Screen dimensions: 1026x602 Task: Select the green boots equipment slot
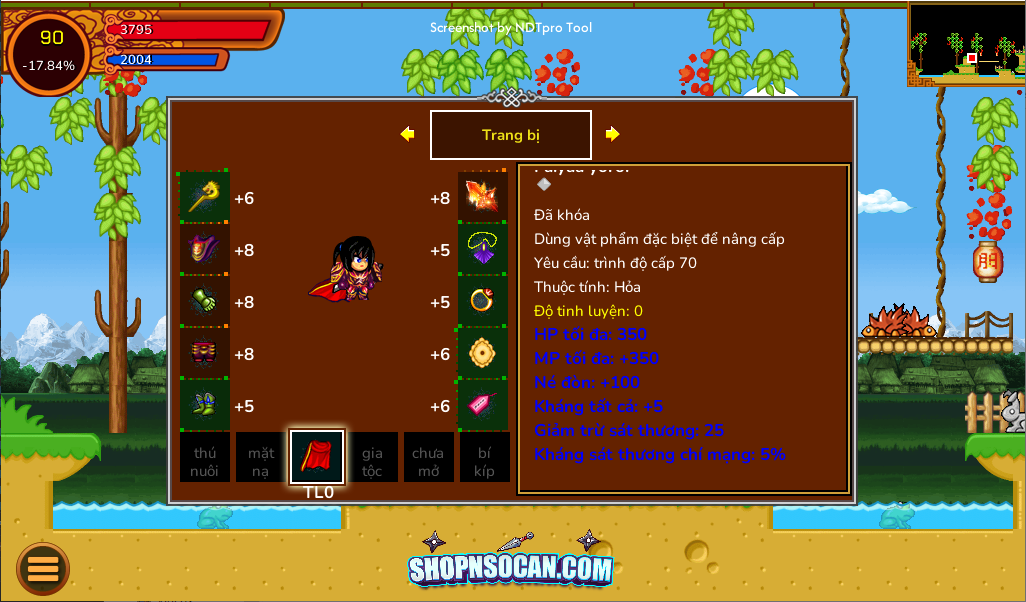coord(205,405)
